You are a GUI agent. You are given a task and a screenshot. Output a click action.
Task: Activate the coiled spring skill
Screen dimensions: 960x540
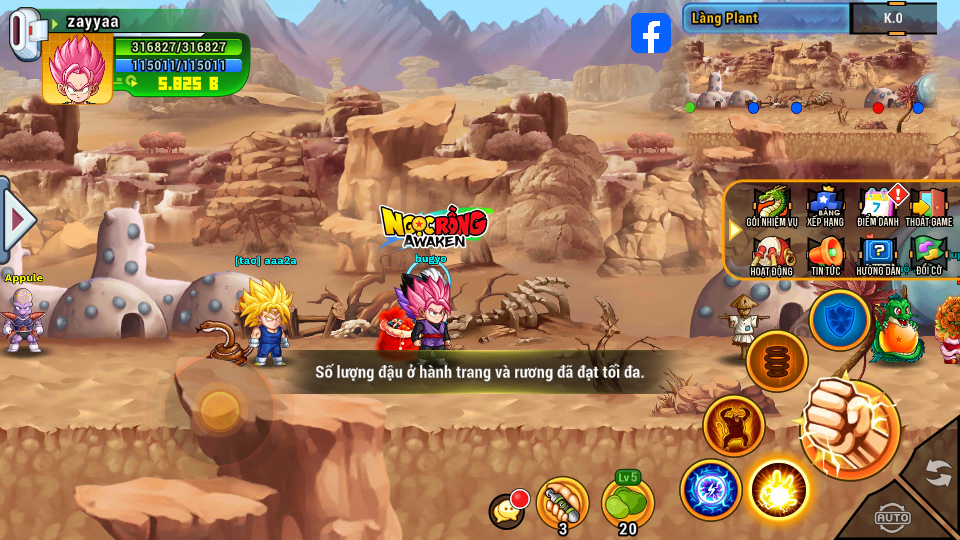777,361
